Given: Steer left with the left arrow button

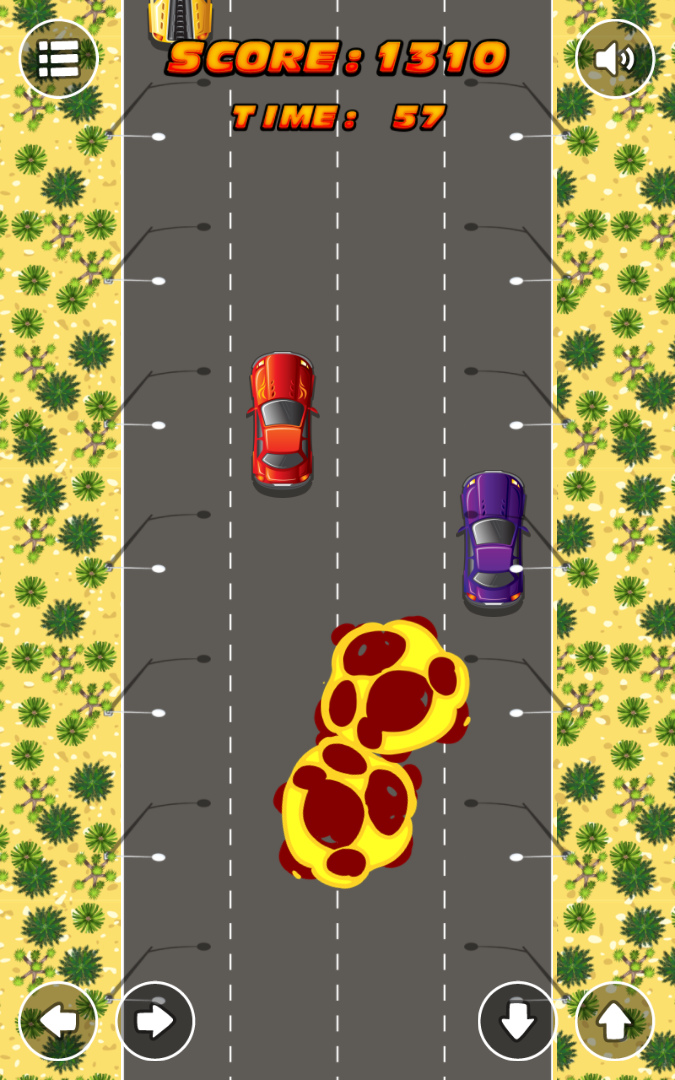Looking at the screenshot, I should click(x=58, y=1021).
